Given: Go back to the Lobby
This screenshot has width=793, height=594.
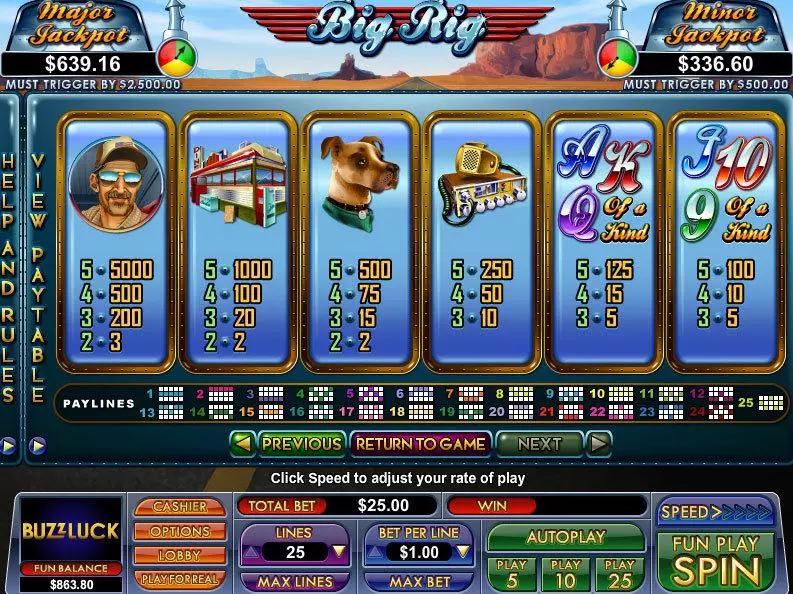Looking at the screenshot, I should (x=180, y=554).
